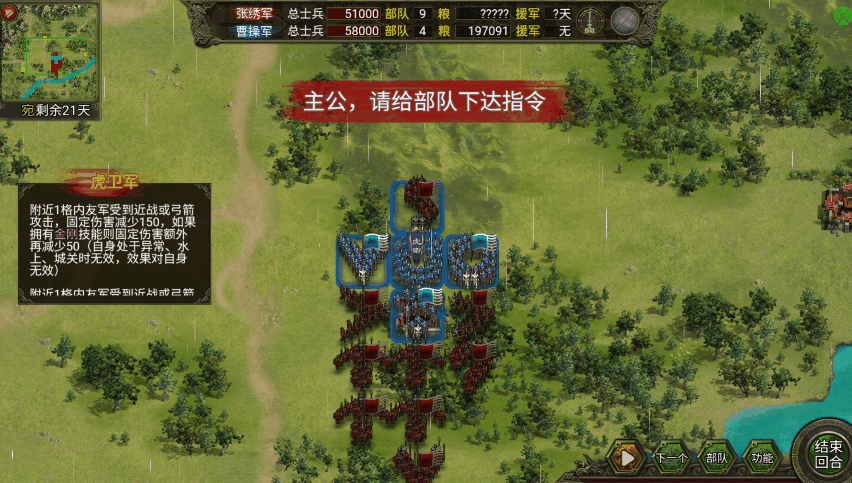Click the orange play arrow button
Viewport: 852px width, 483px height.
[627, 458]
